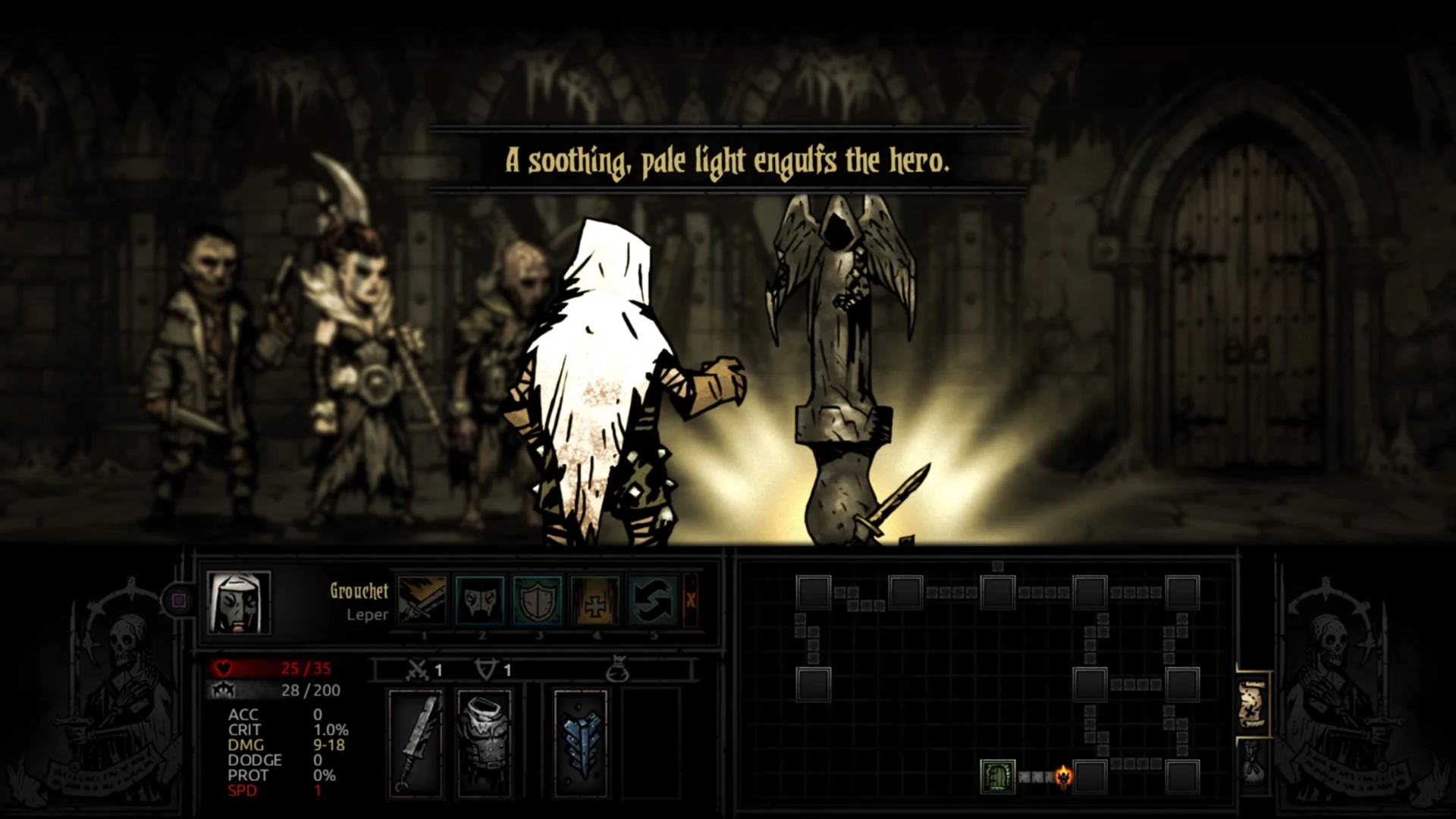Switch to the inventory bag tab below the map
This screenshot has width=1456, height=819.
1253,764
